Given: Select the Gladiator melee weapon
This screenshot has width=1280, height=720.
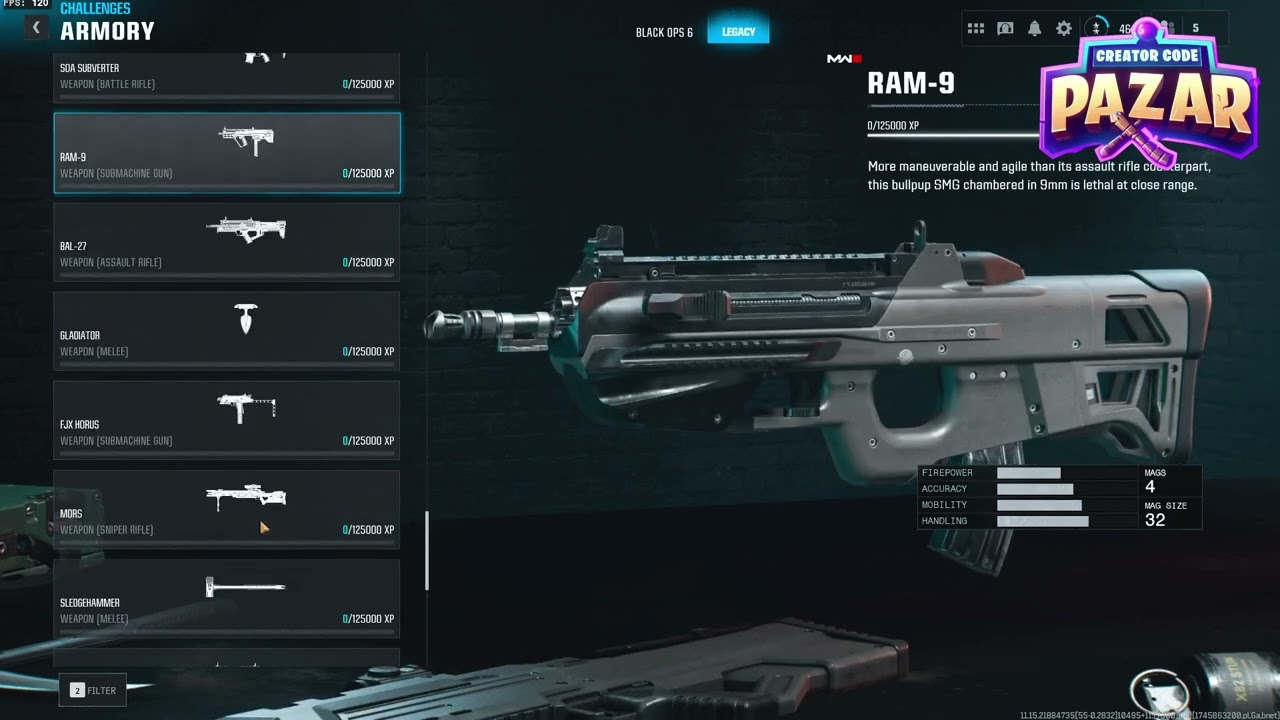Looking at the screenshot, I should pyautogui.click(x=226, y=331).
